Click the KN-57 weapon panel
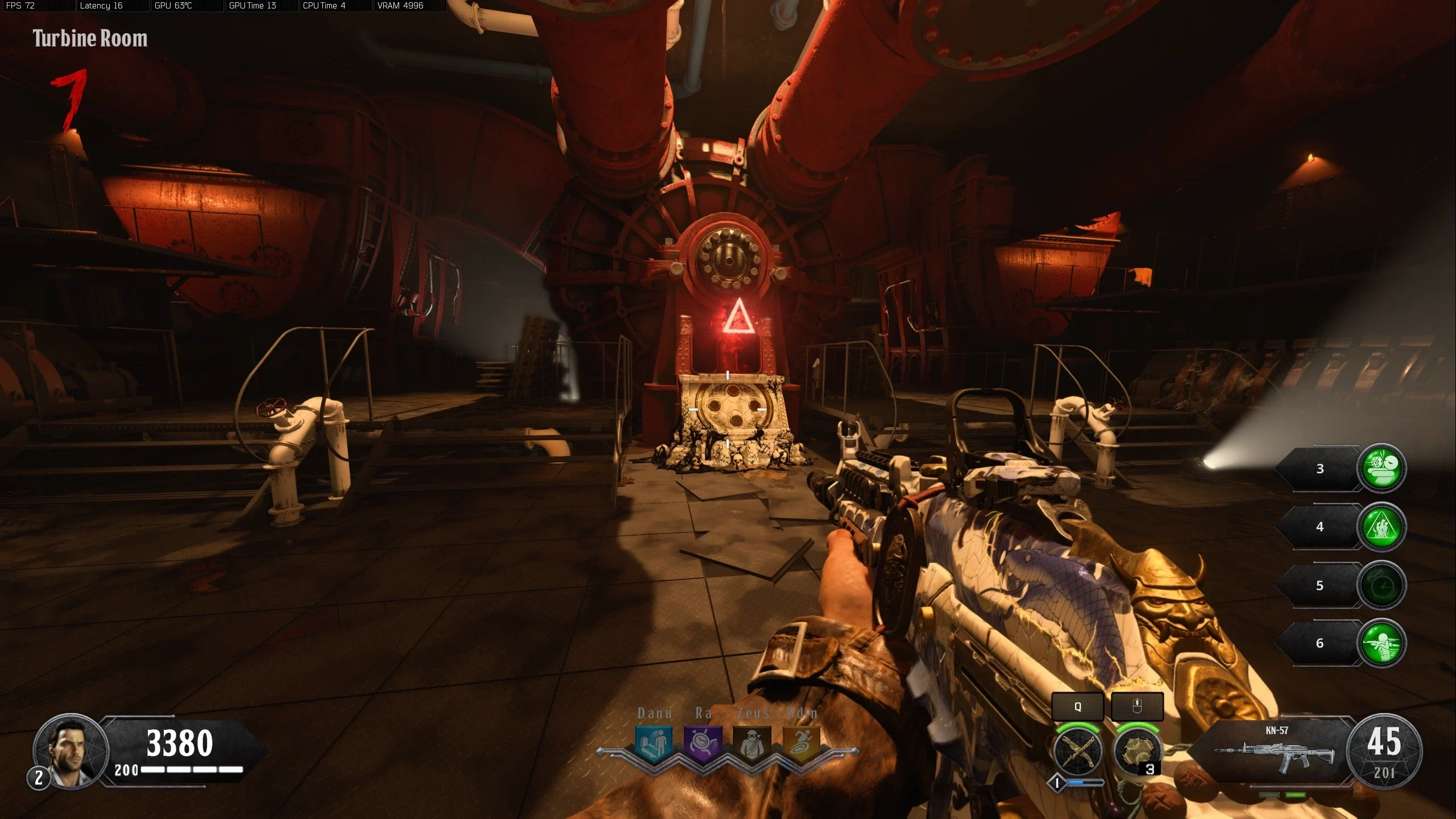The width and height of the screenshot is (1456, 819). (x=1275, y=751)
